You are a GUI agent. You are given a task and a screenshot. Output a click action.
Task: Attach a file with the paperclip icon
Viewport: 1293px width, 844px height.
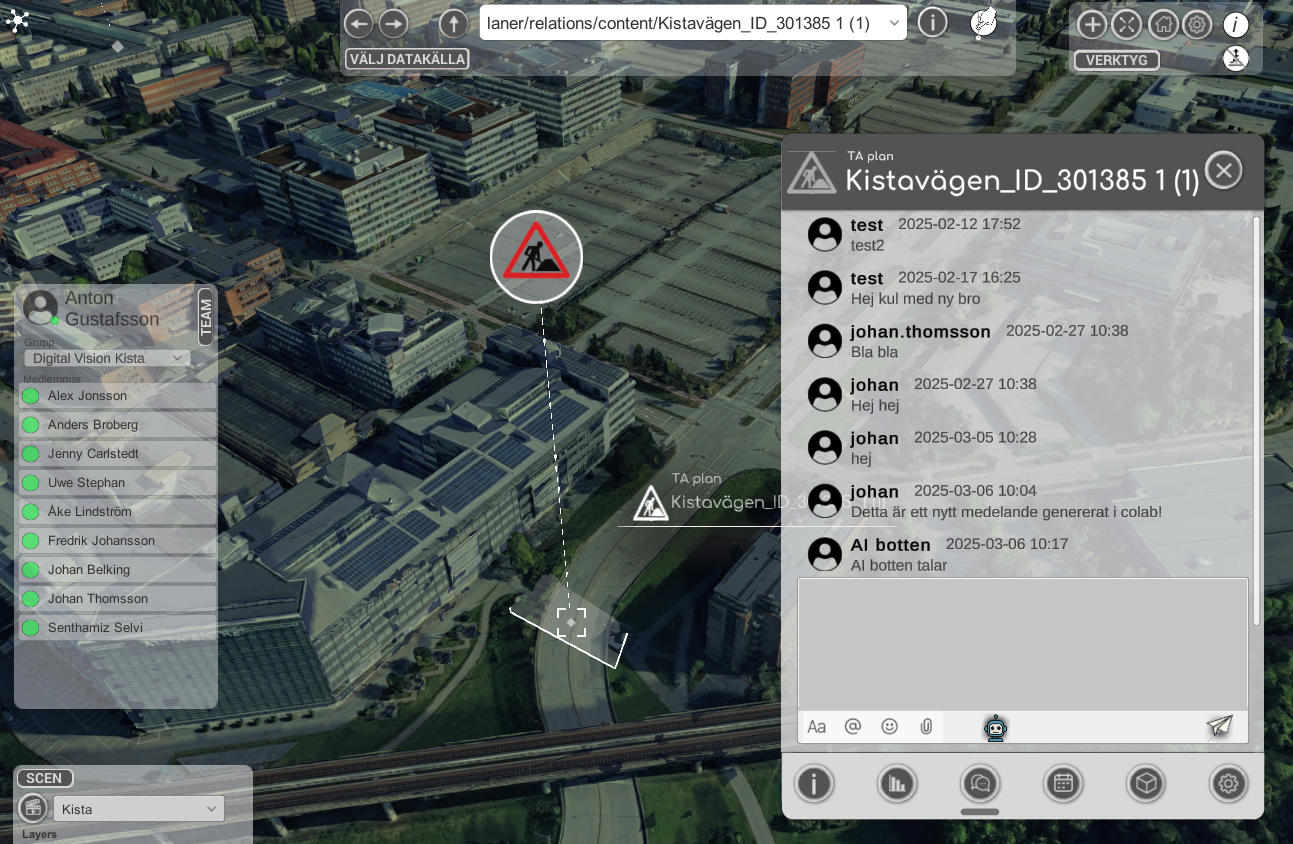point(926,727)
